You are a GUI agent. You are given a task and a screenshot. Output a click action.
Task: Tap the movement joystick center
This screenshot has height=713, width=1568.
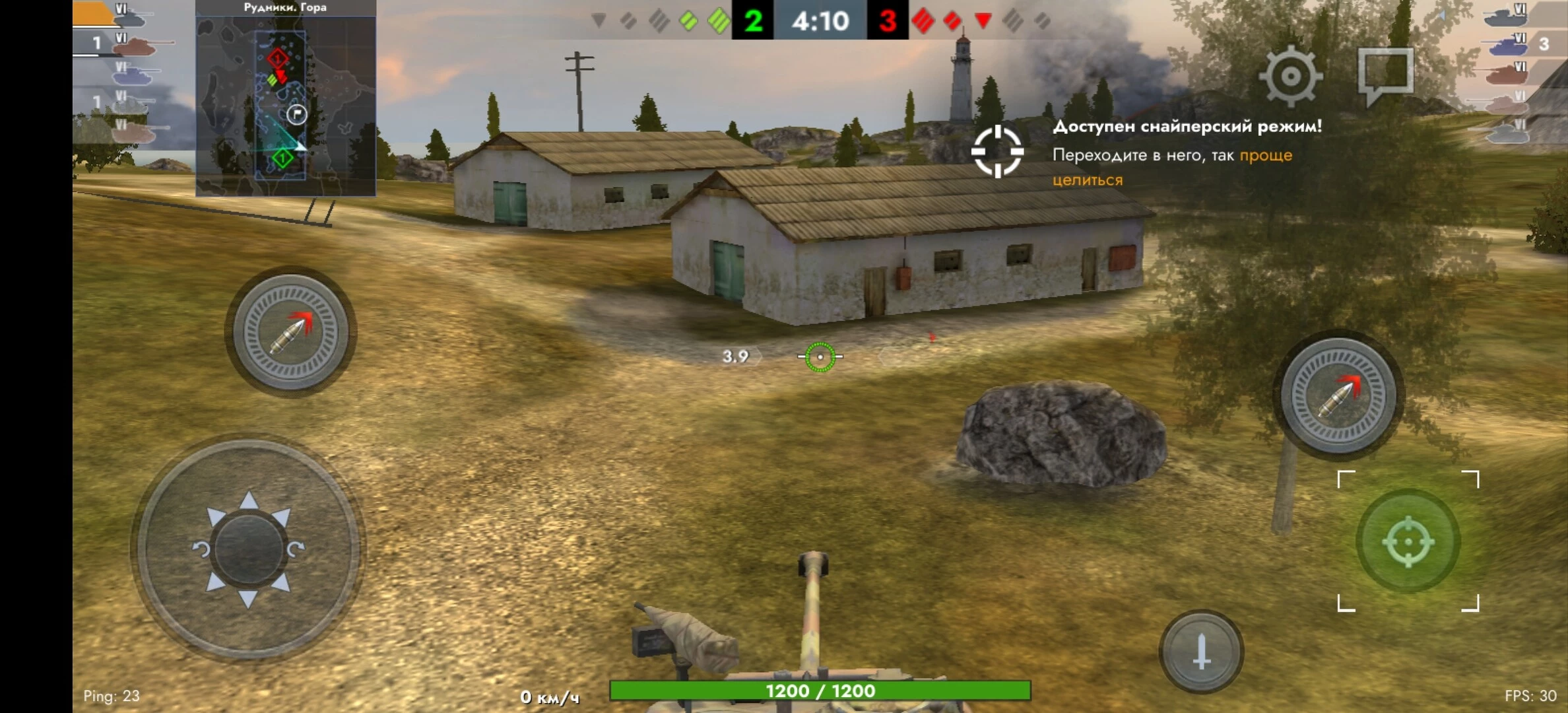pyautogui.click(x=248, y=549)
